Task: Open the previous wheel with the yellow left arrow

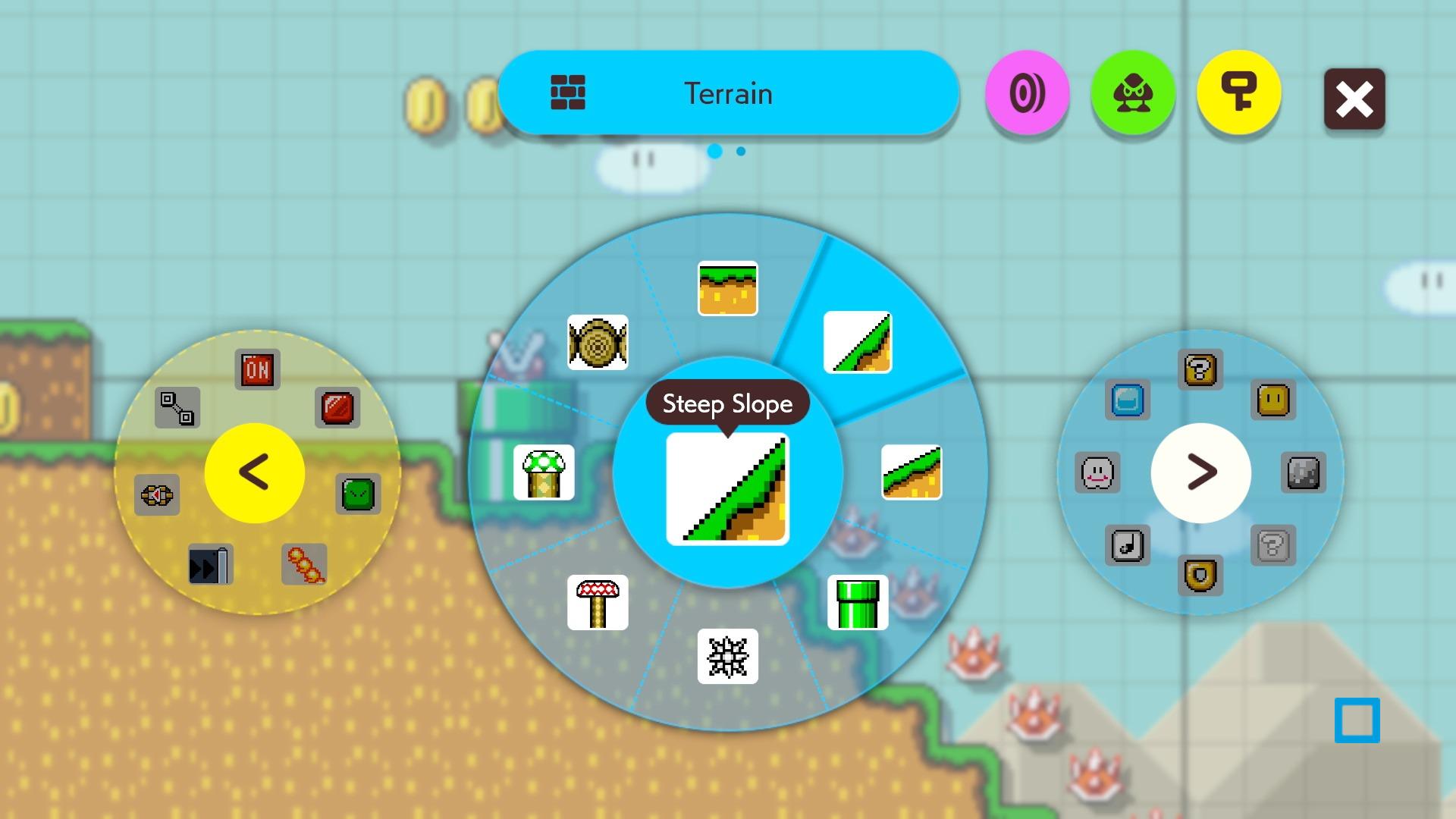Action: pyautogui.click(x=255, y=472)
